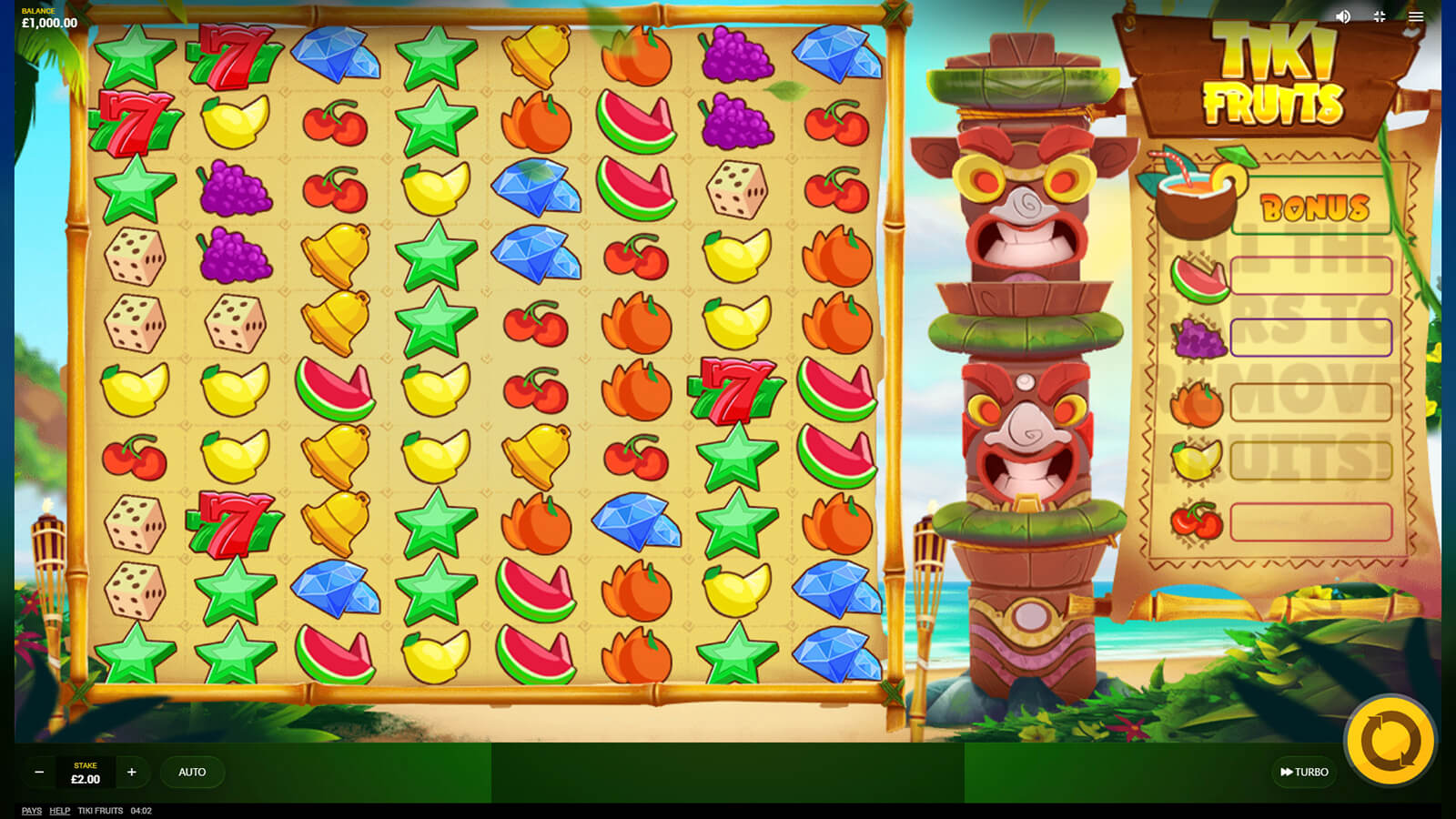Spin the reels with the yellow button
Screen dimensions: 1456x819
pyautogui.click(x=1390, y=741)
